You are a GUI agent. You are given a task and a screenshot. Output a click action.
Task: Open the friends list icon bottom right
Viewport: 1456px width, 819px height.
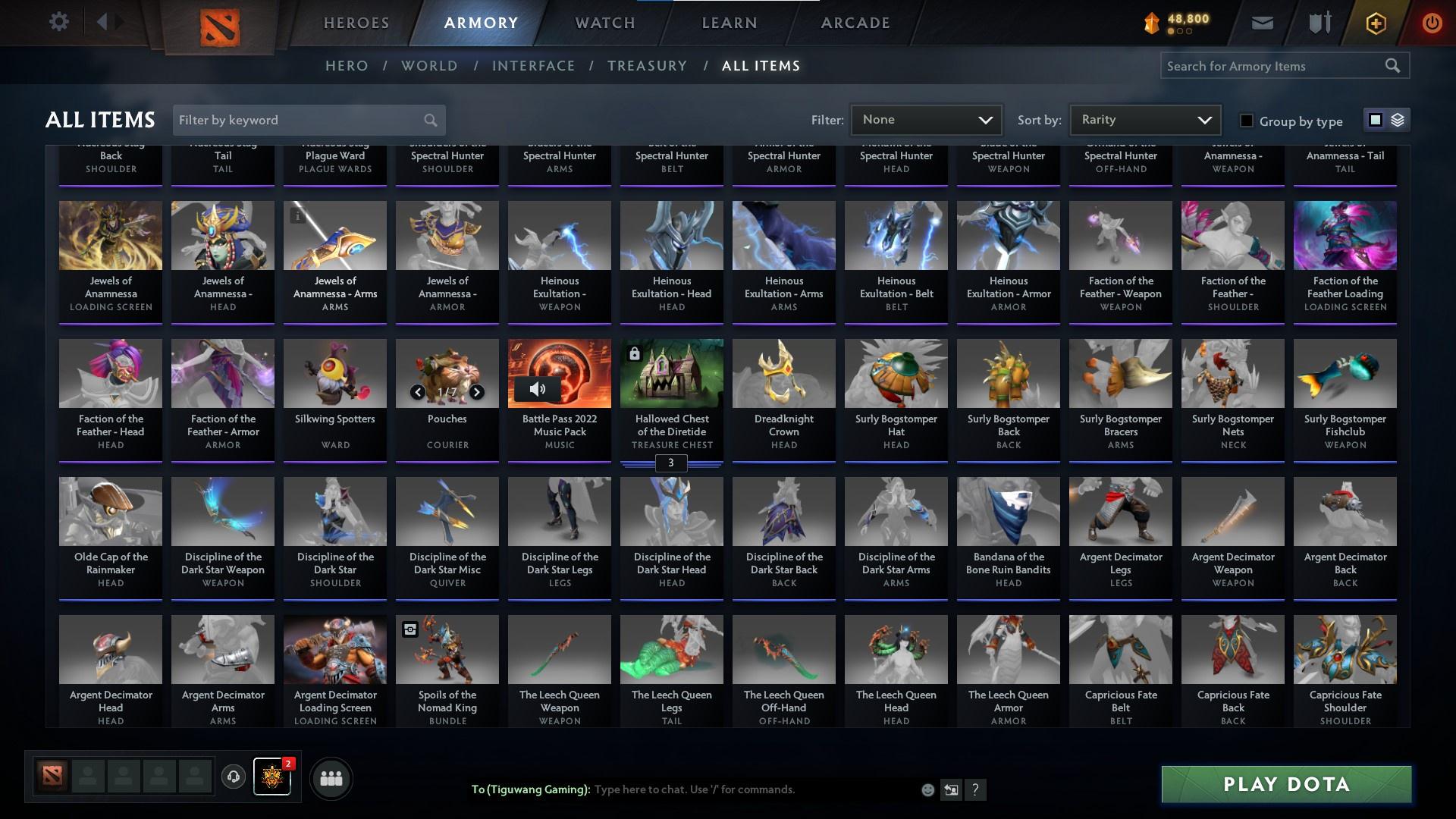click(331, 778)
